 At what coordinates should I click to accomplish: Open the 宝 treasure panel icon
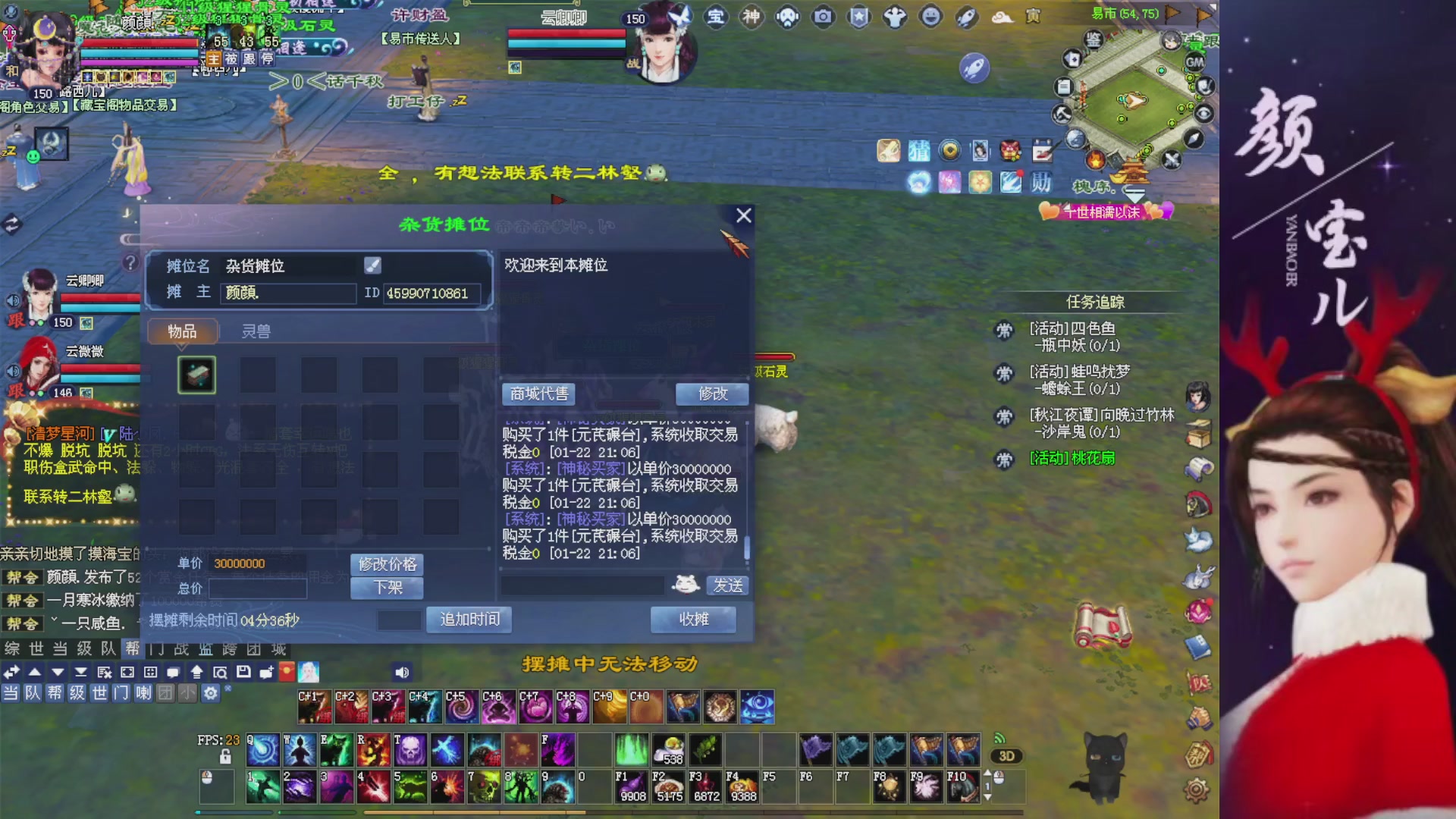(716, 17)
